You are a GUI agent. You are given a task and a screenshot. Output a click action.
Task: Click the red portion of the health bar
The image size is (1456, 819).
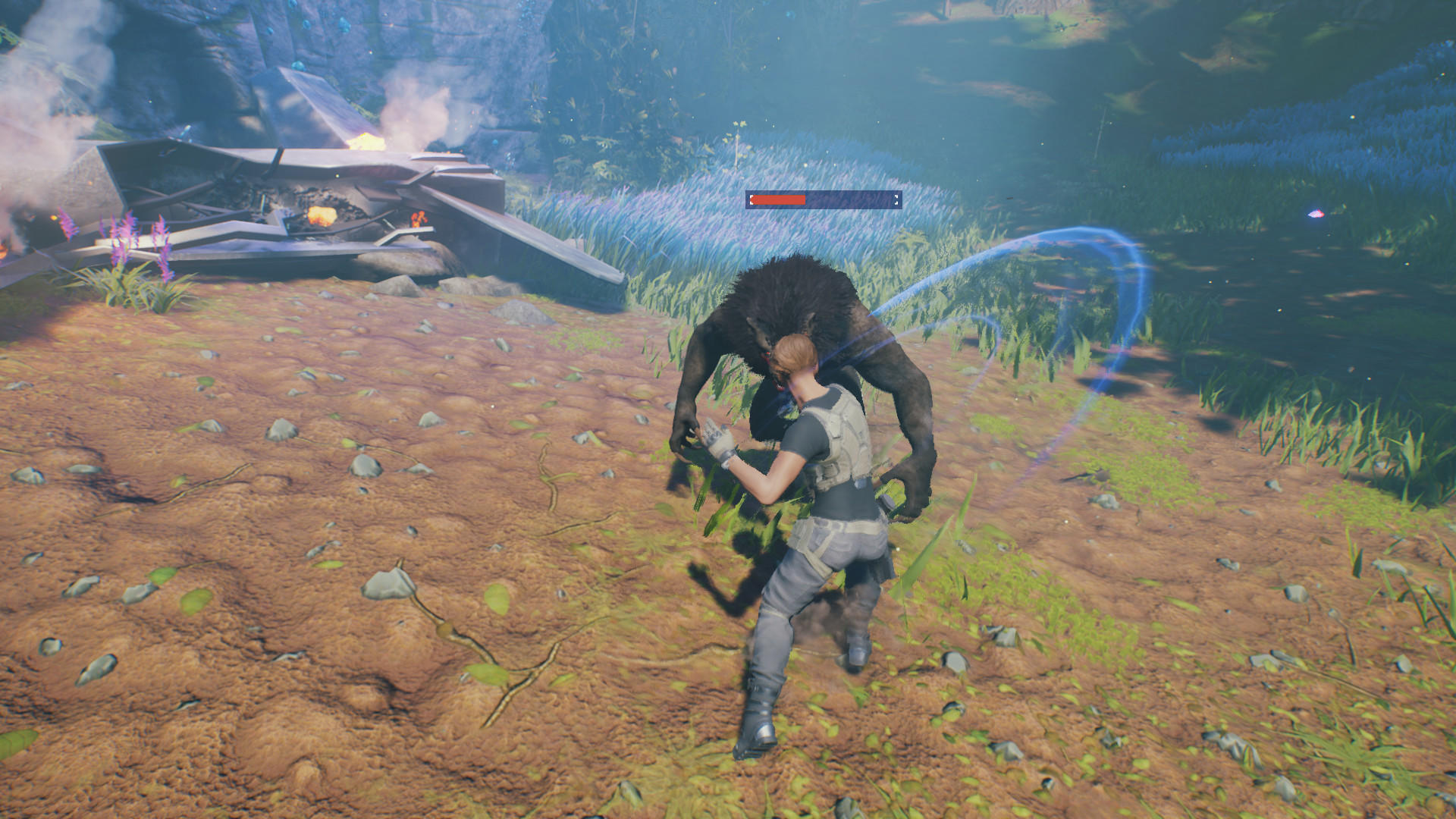[x=777, y=200]
